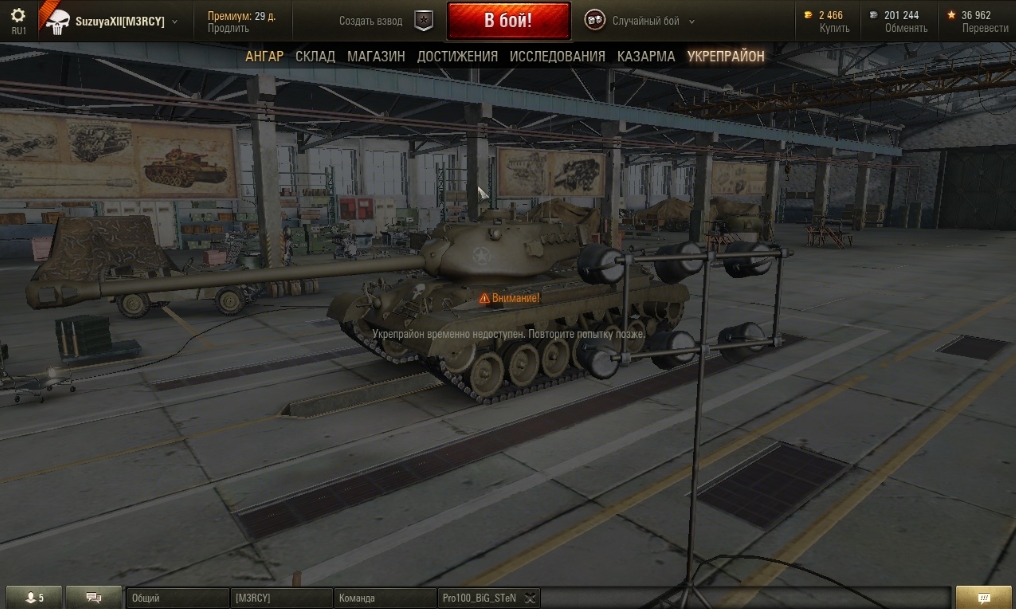This screenshot has height=609, width=1016.
Task: Open the notifications button in bottom corner
Action: (x=984, y=598)
